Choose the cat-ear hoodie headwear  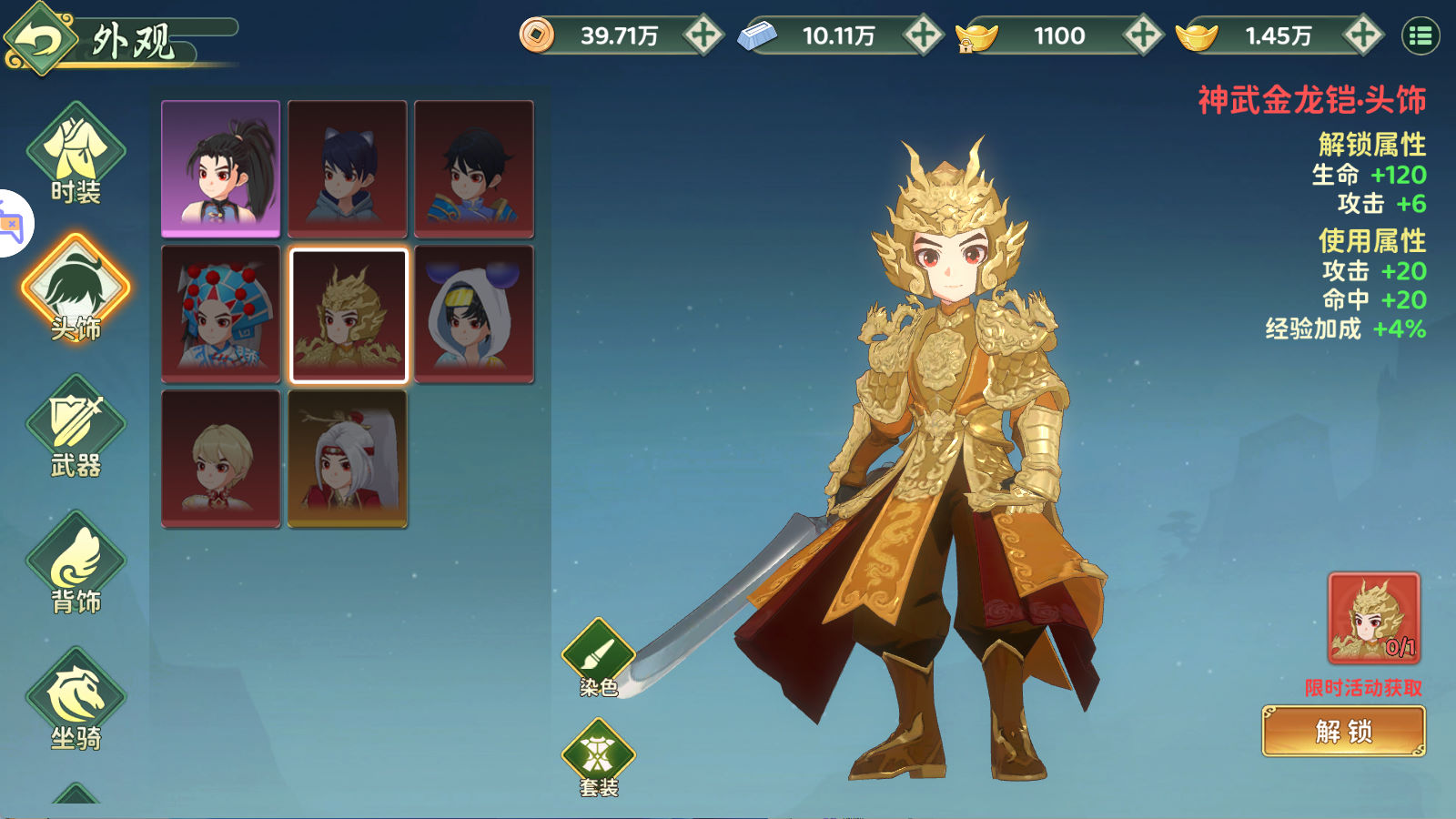(x=348, y=168)
